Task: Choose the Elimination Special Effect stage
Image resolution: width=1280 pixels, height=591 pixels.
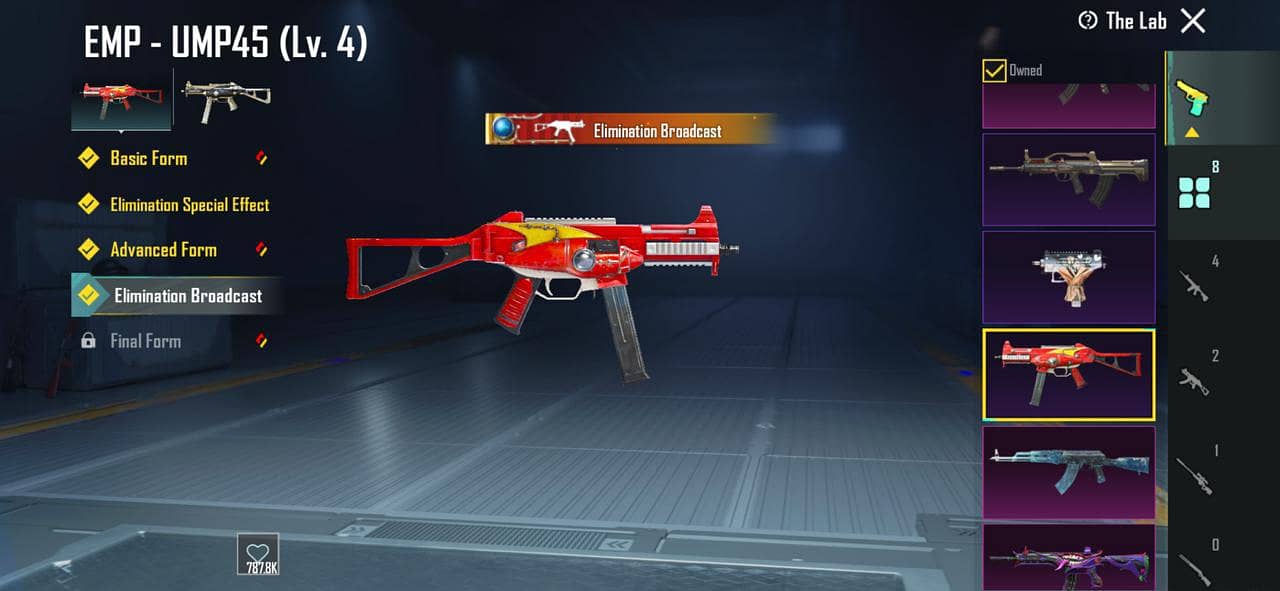Action: (189, 204)
